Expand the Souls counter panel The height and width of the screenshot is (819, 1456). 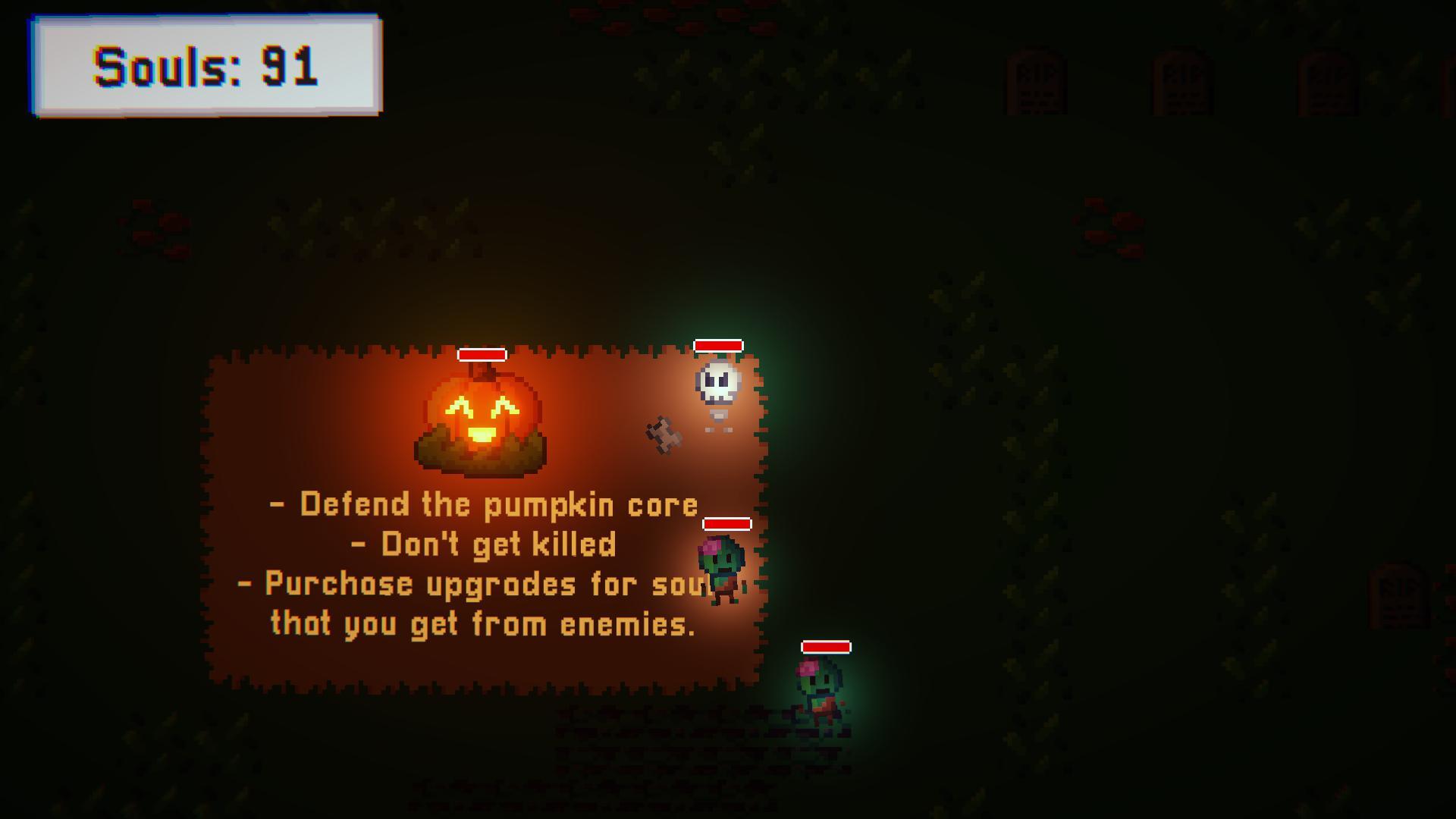click(206, 68)
